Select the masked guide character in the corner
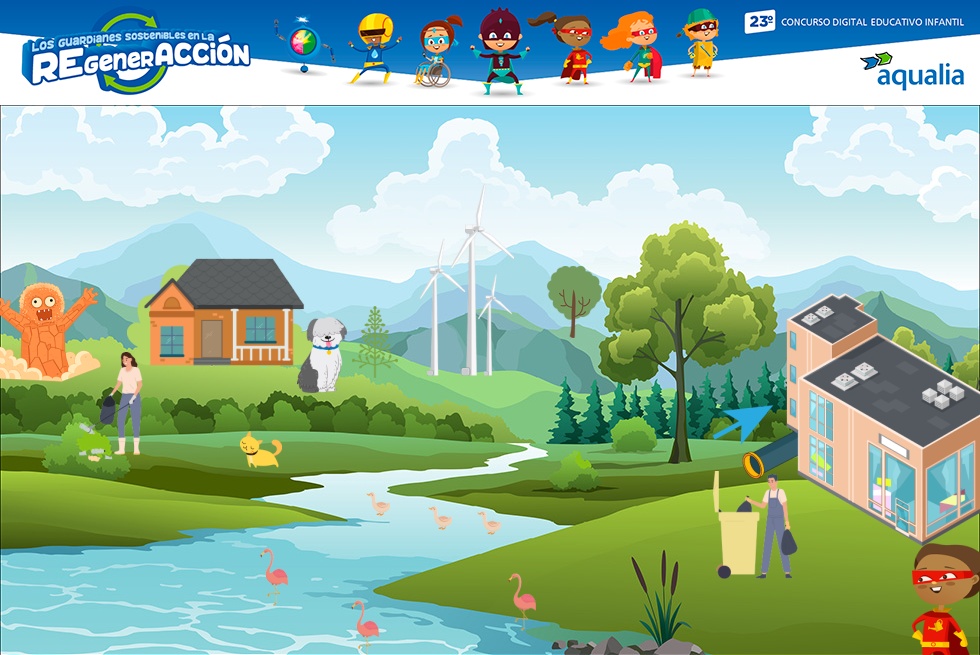Screen dimensions: 980x655 [x=944, y=598]
